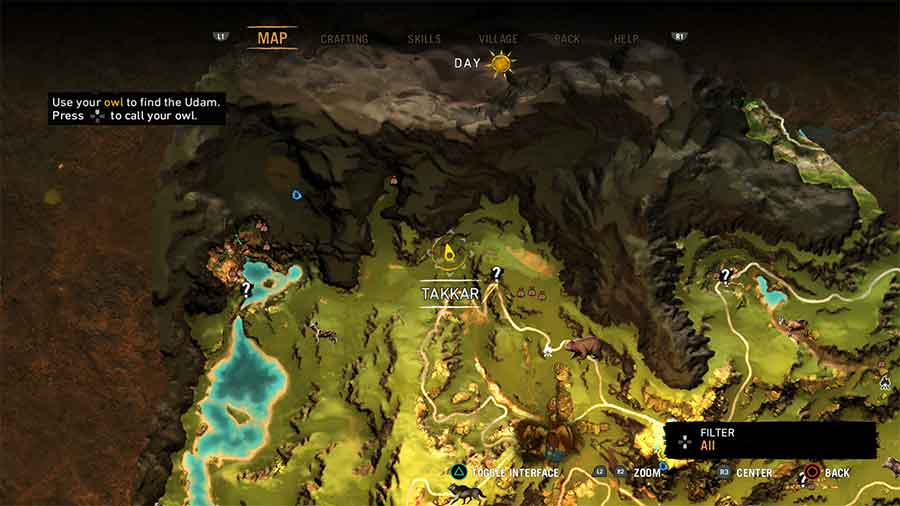
Task: Switch to the Crafting tab
Action: (x=344, y=39)
